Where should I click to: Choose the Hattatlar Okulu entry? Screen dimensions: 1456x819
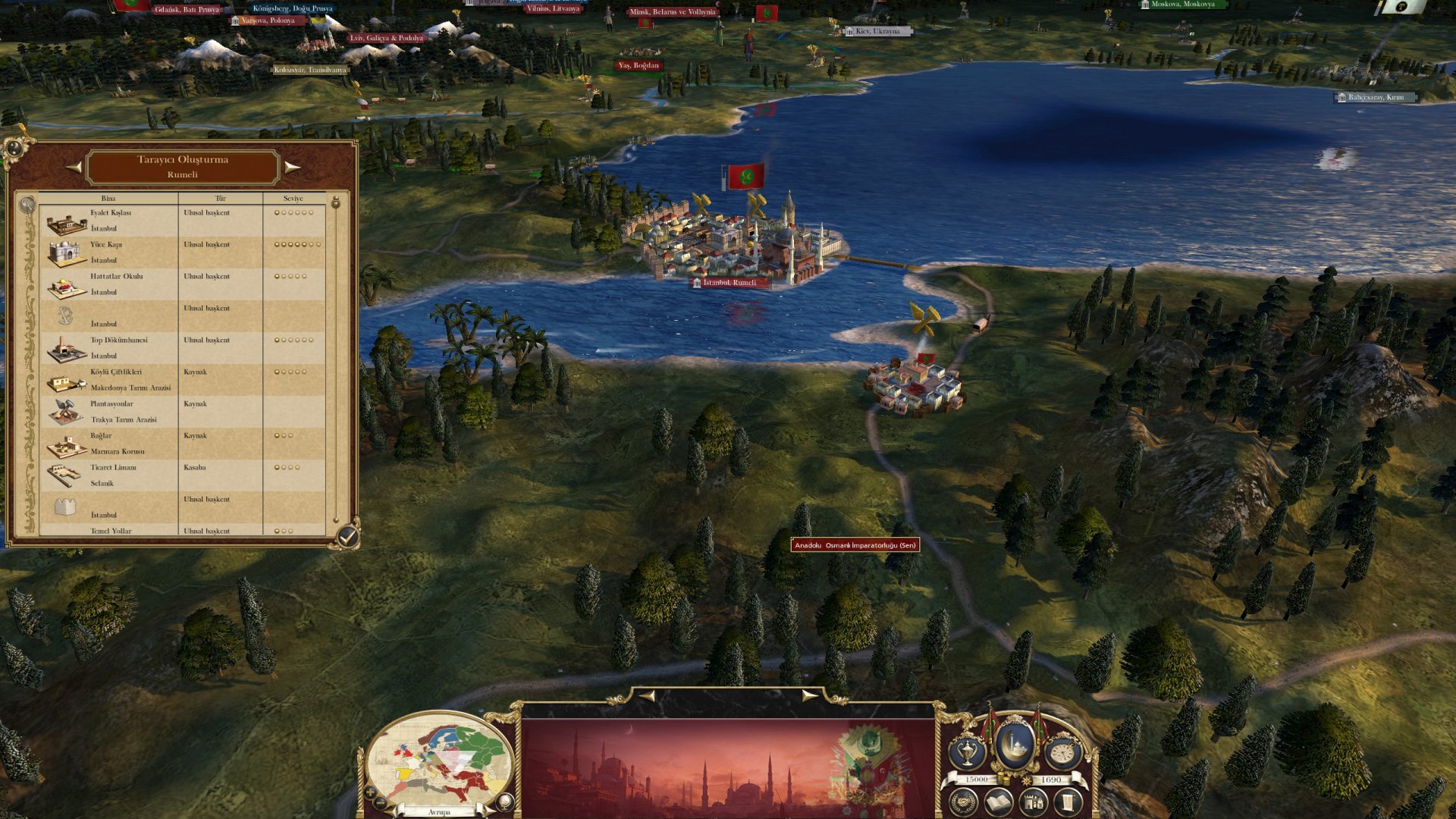coord(182,284)
